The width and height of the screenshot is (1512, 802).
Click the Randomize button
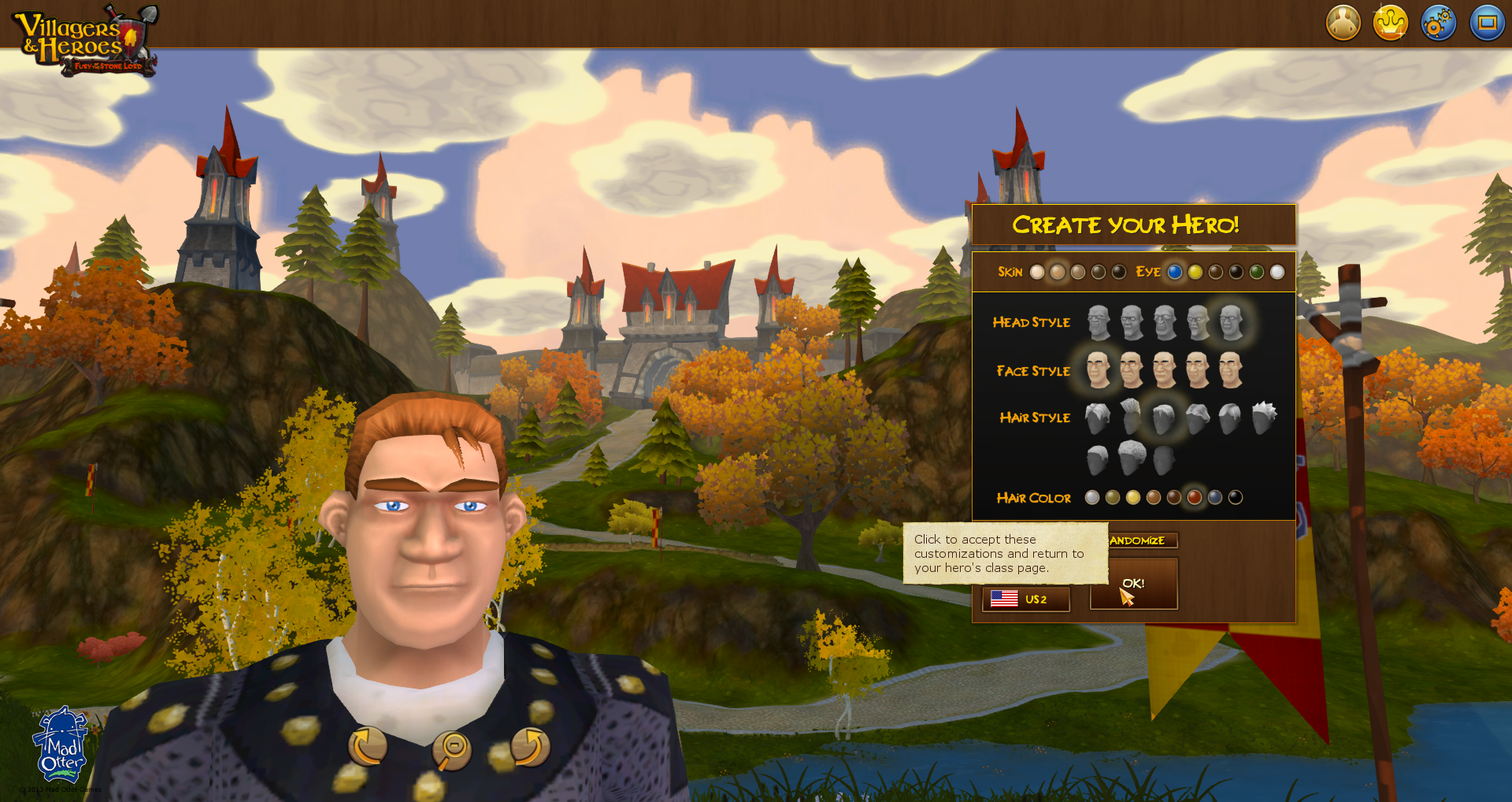pyautogui.click(x=1141, y=540)
